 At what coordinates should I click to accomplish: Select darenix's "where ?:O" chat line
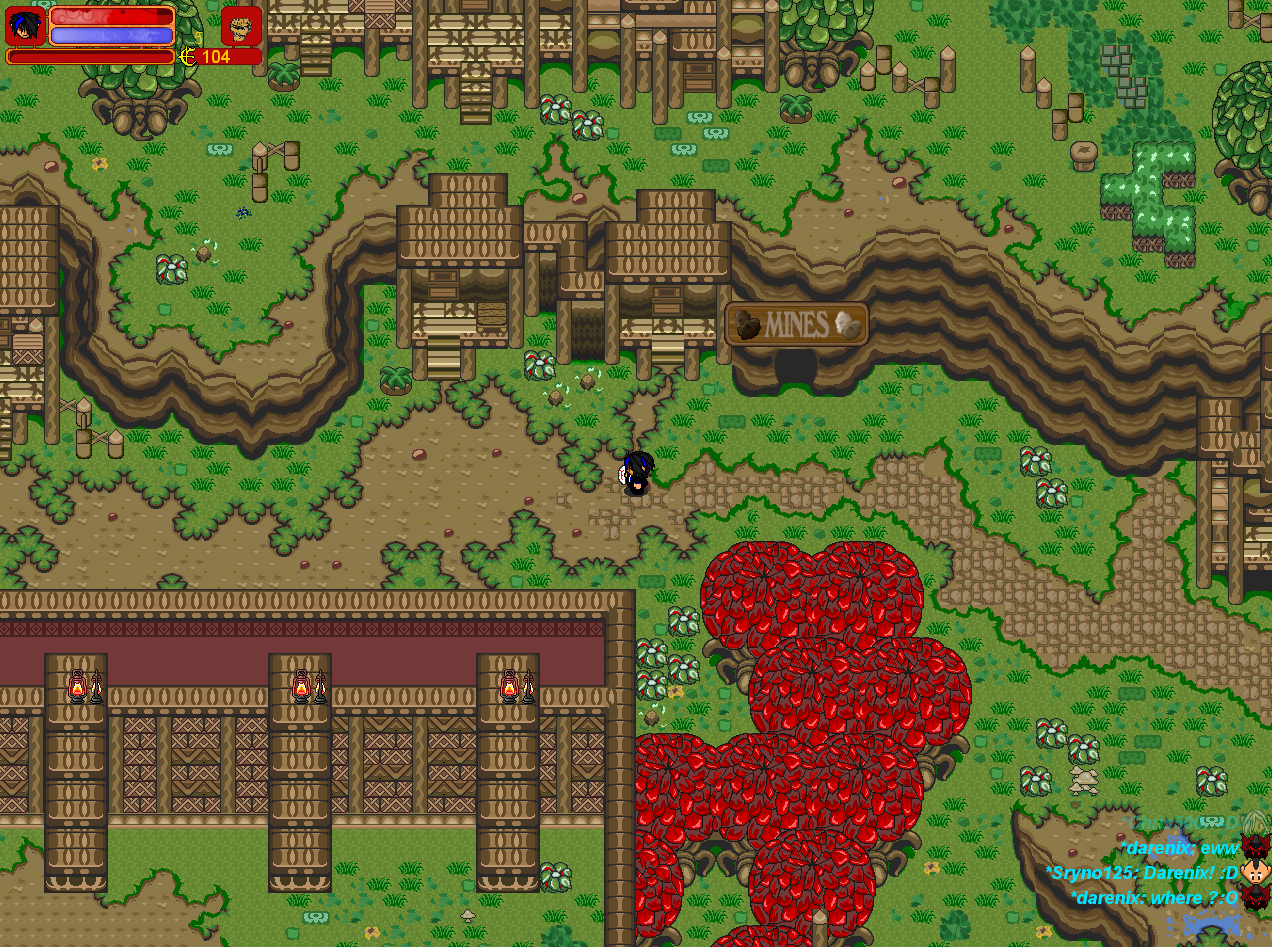(1154, 898)
